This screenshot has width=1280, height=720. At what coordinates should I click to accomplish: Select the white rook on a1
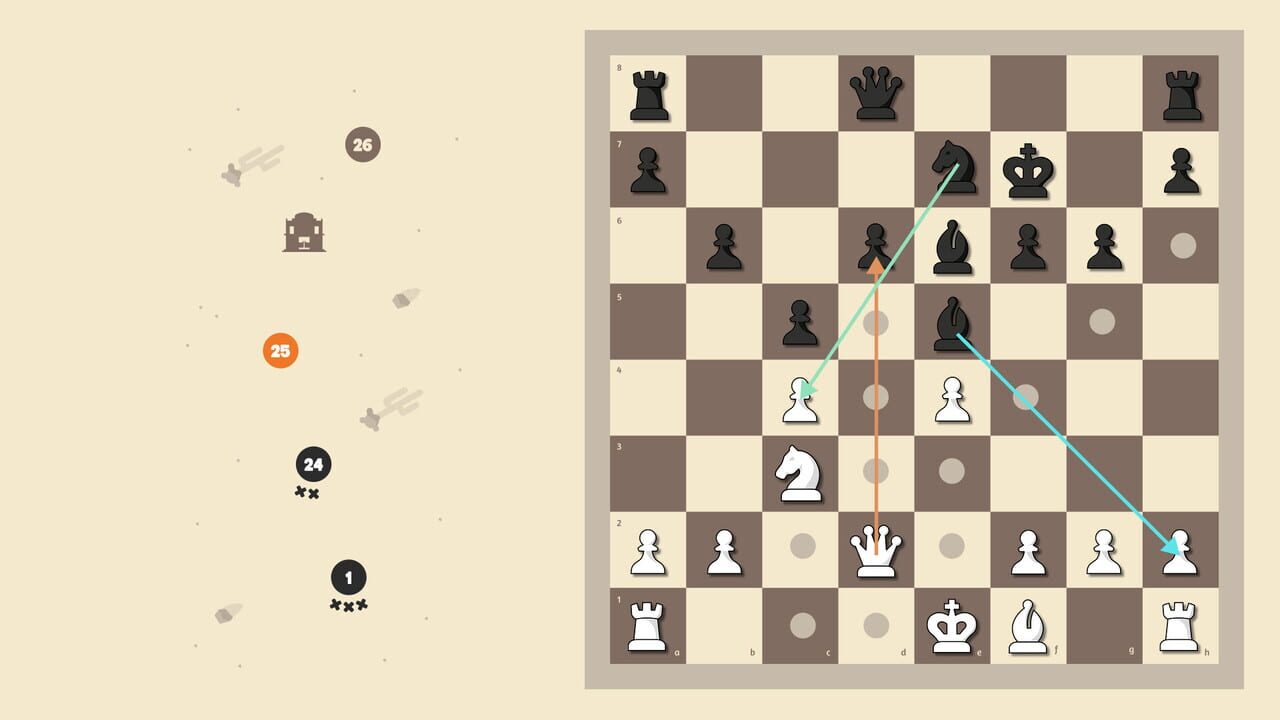(648, 626)
